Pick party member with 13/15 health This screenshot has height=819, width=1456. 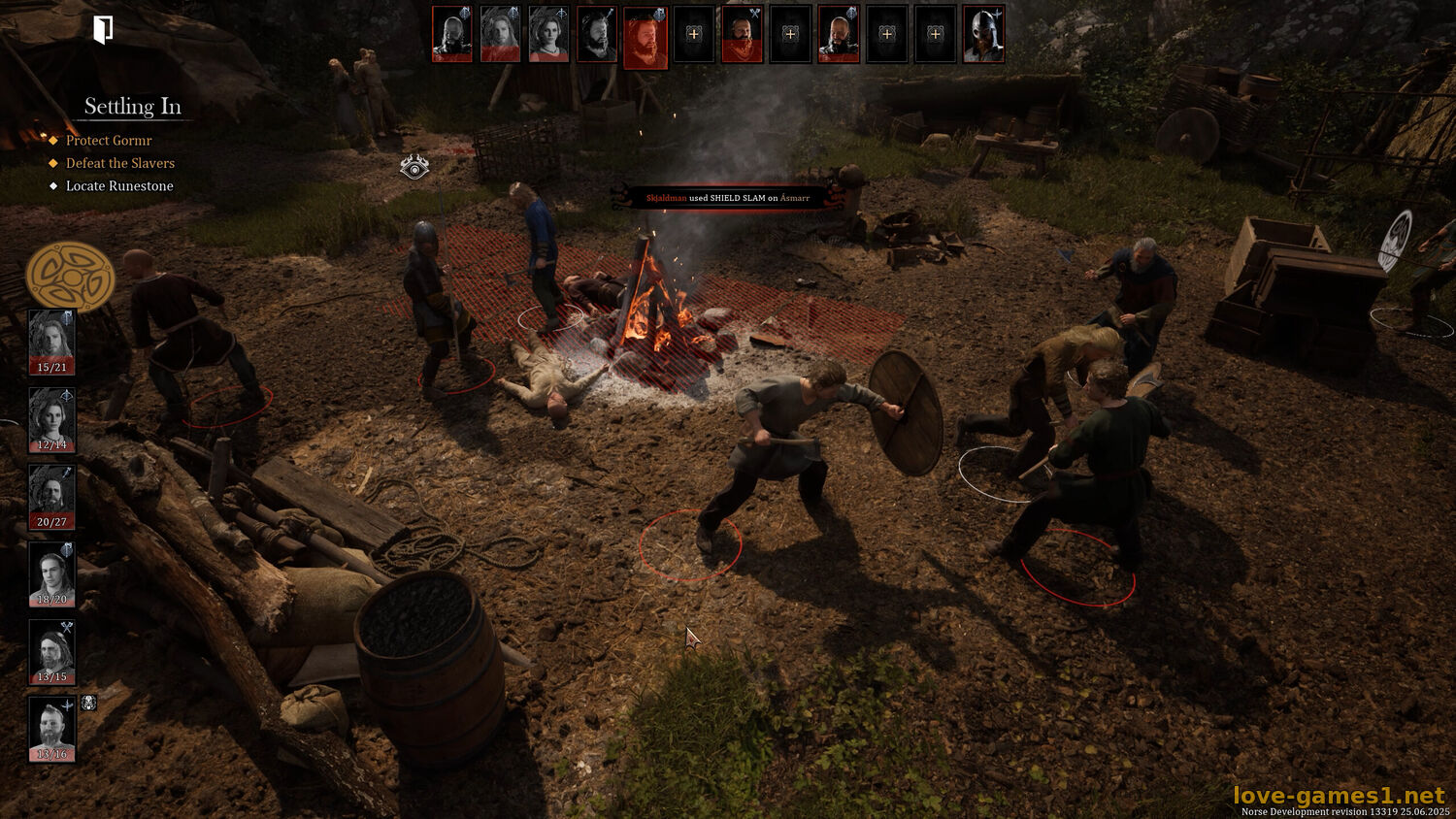pyautogui.click(x=51, y=650)
